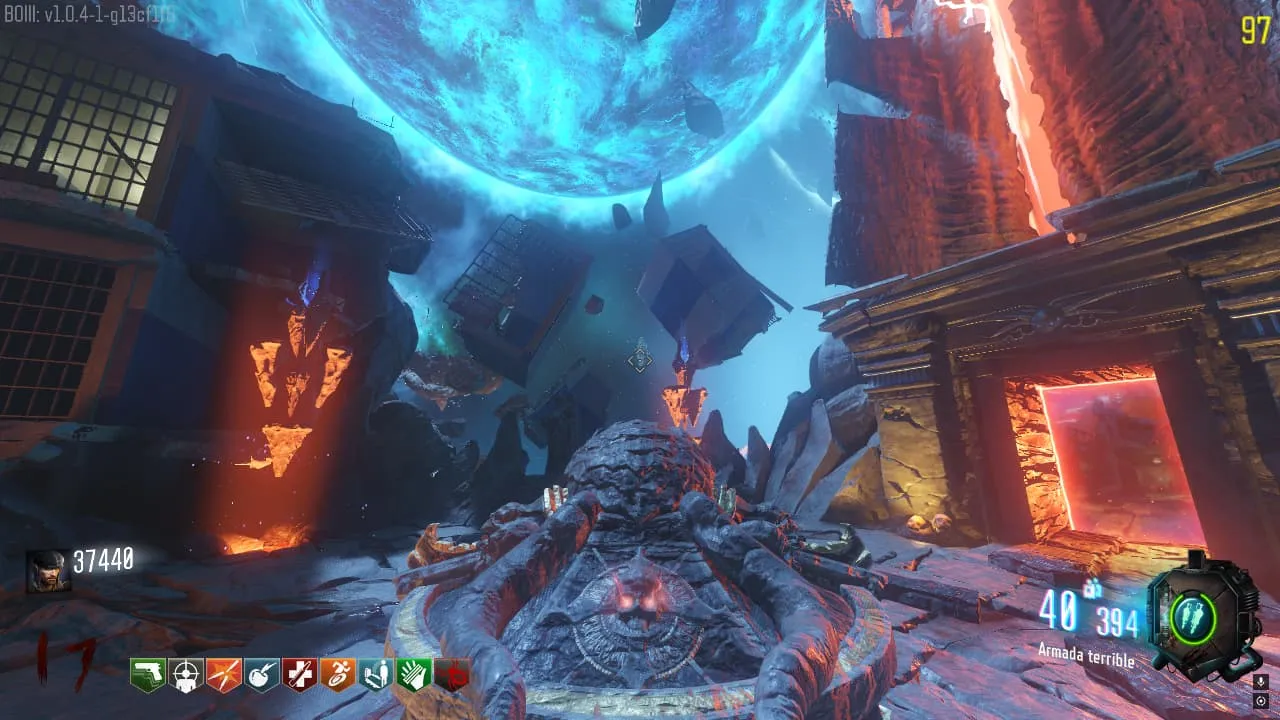This screenshot has width=1280, height=720.
Task: Select the Deadshot Daiquiri crosshair perk
Action: point(185,675)
